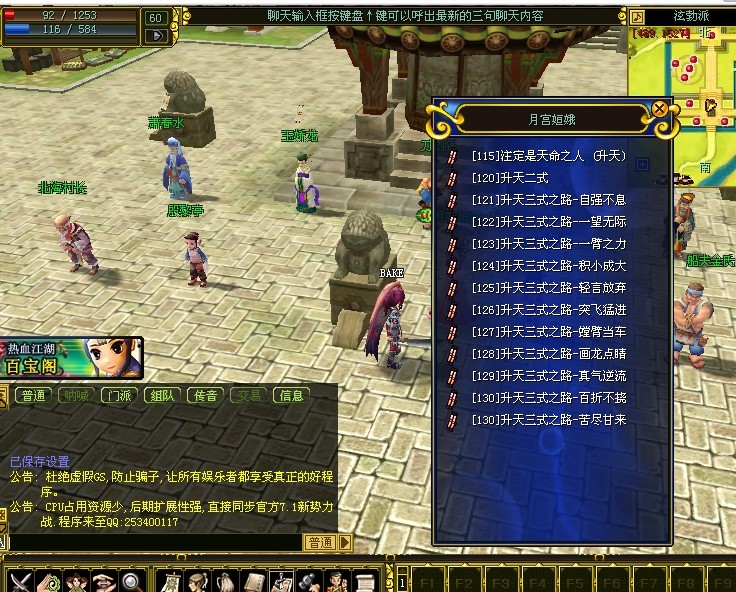Switch to the 门派 chat tab

click(x=119, y=396)
